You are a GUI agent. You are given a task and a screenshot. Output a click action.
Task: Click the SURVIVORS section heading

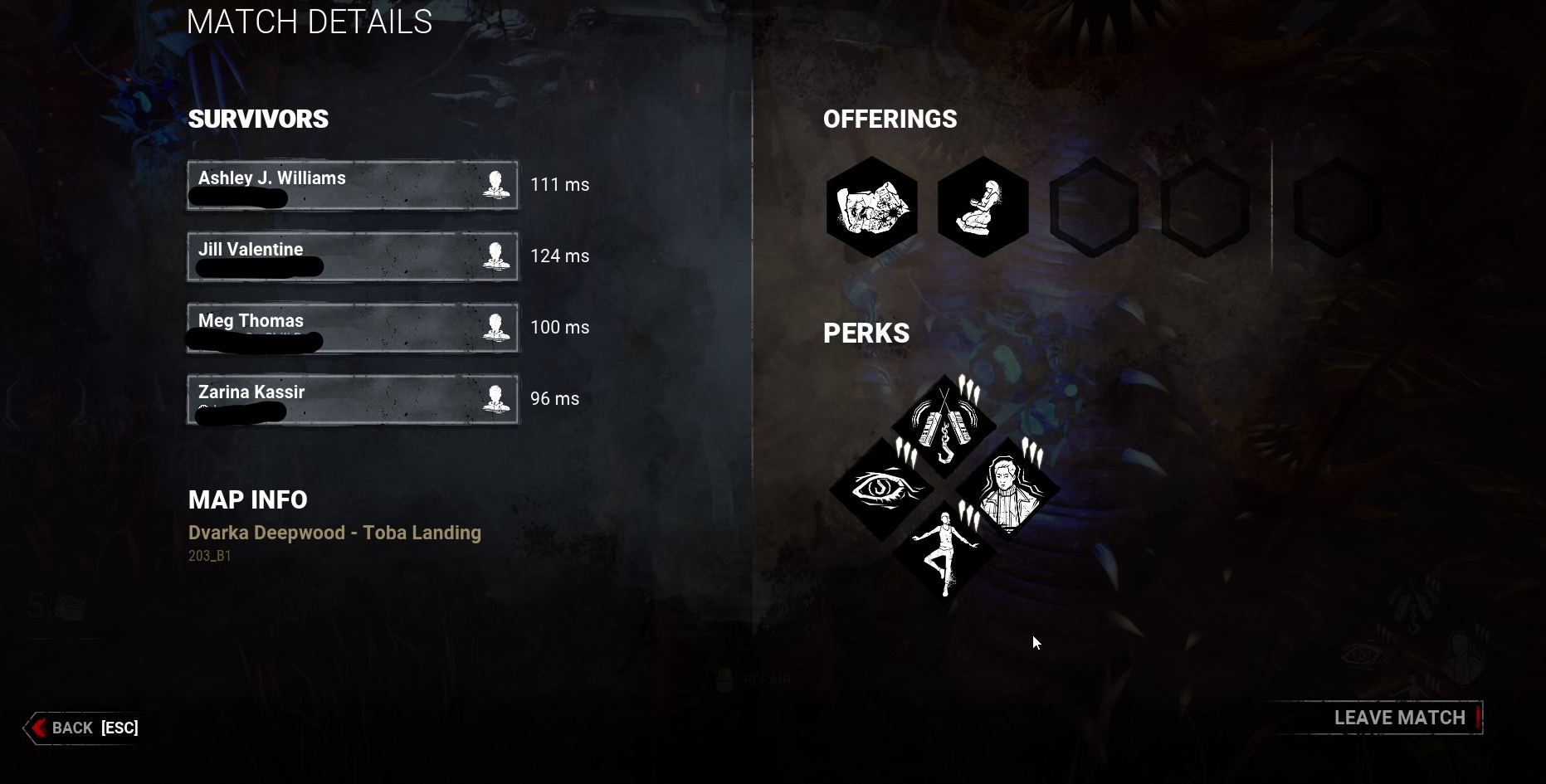click(259, 119)
